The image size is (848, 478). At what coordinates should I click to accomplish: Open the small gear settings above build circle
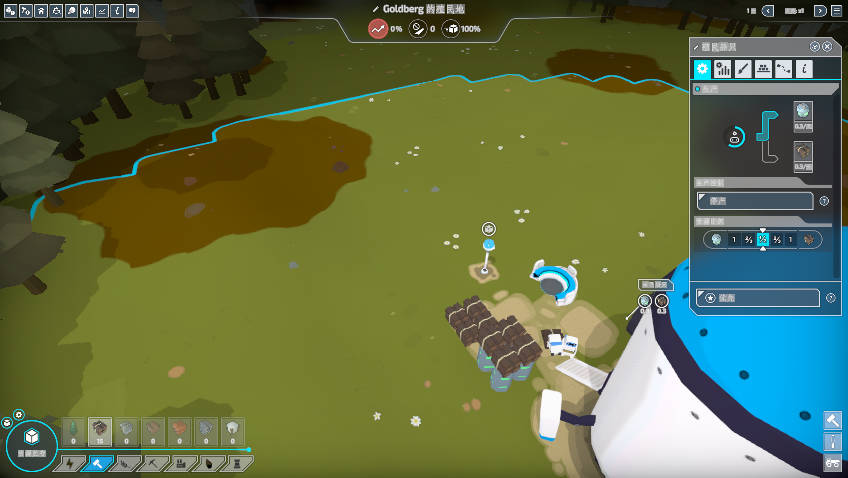(18, 414)
